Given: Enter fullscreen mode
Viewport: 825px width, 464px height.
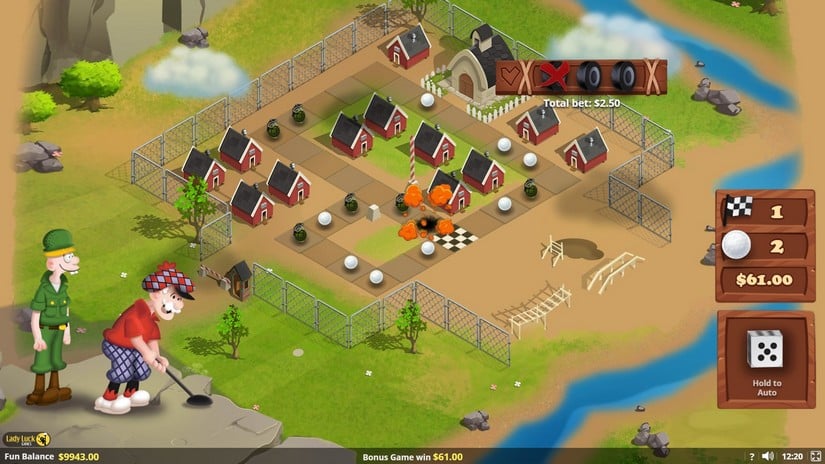Looking at the screenshot, I should 813,456.
